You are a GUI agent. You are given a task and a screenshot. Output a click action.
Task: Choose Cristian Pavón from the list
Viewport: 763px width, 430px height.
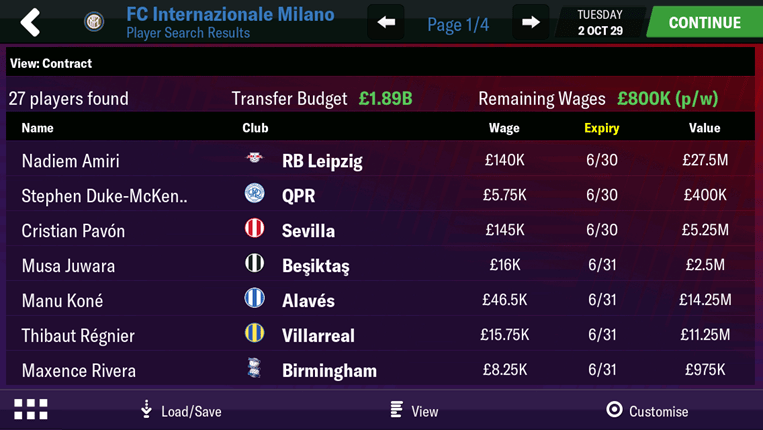73,231
